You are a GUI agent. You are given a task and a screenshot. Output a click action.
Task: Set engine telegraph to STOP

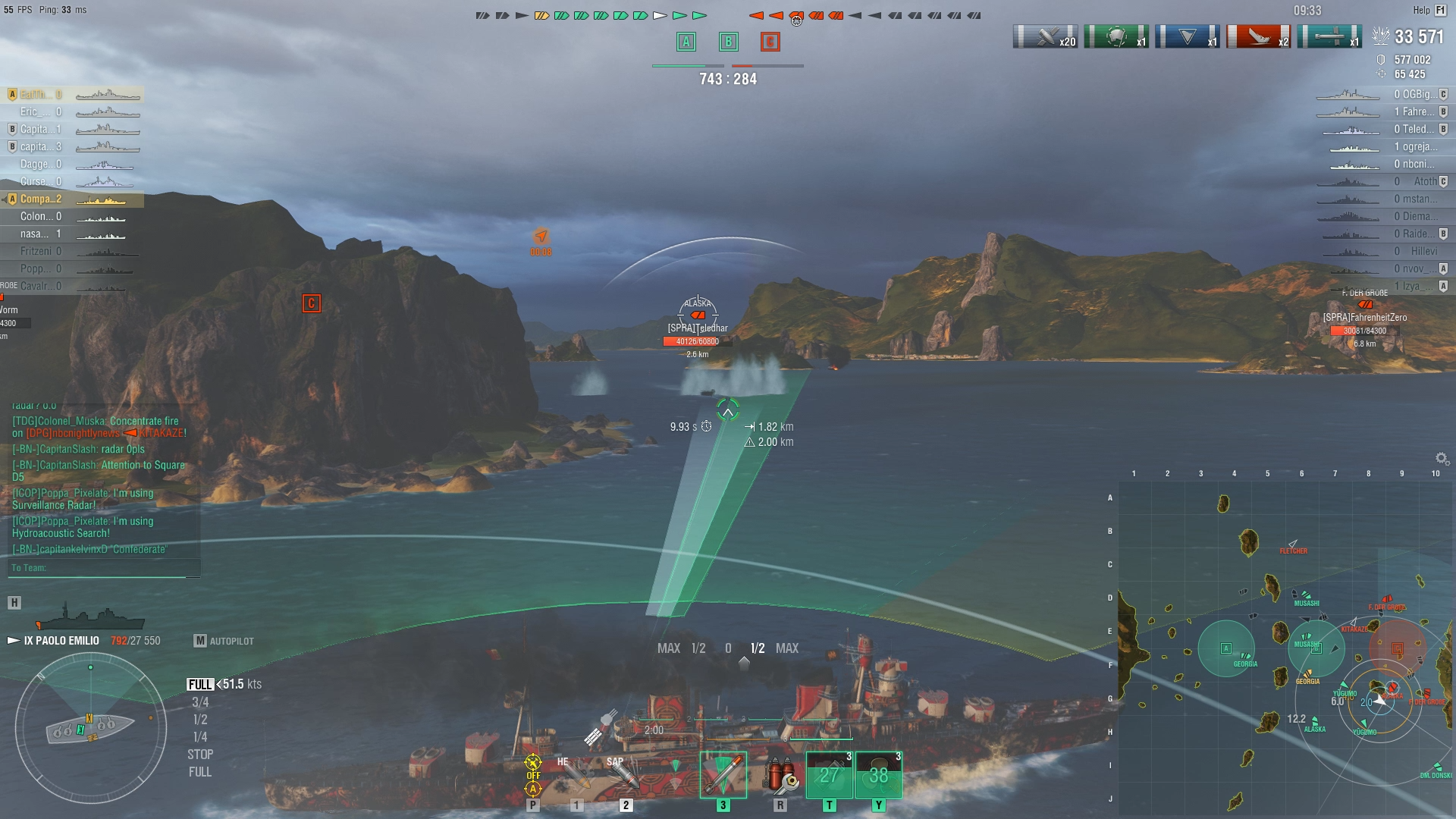point(200,755)
